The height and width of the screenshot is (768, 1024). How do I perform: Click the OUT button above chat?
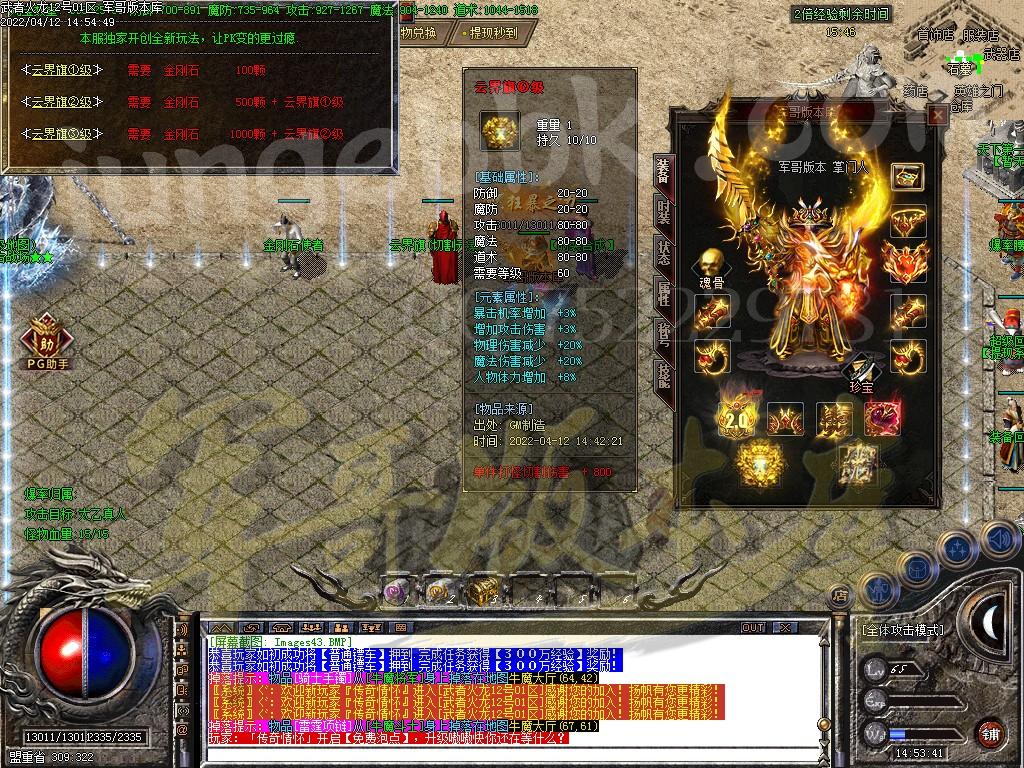753,628
